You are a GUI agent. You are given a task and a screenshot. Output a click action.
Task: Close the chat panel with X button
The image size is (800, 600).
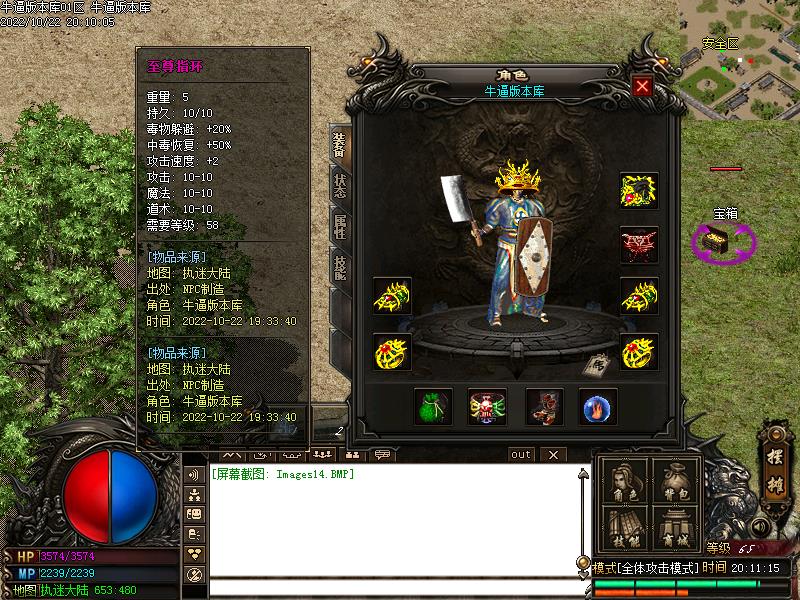[553, 454]
